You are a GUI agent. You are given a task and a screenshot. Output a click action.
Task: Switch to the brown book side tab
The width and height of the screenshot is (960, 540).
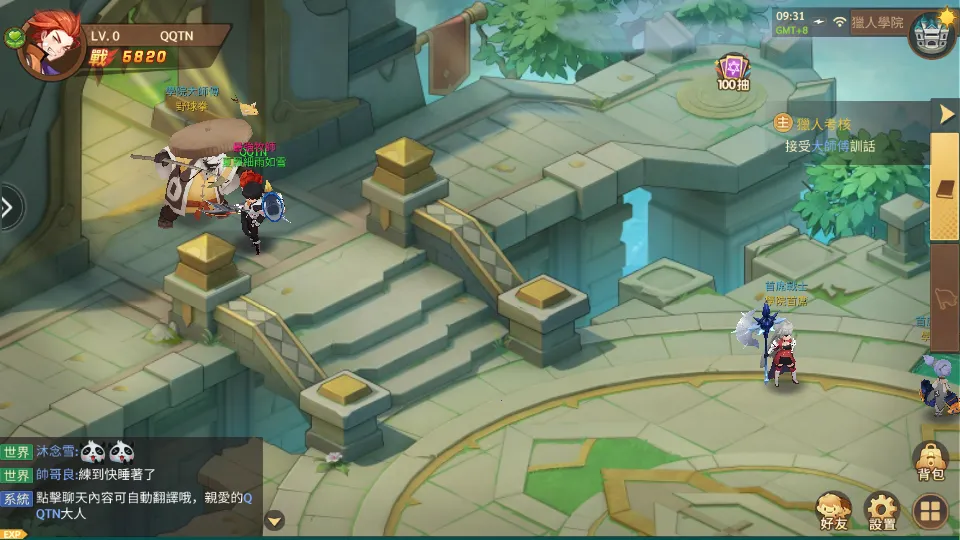[945, 188]
